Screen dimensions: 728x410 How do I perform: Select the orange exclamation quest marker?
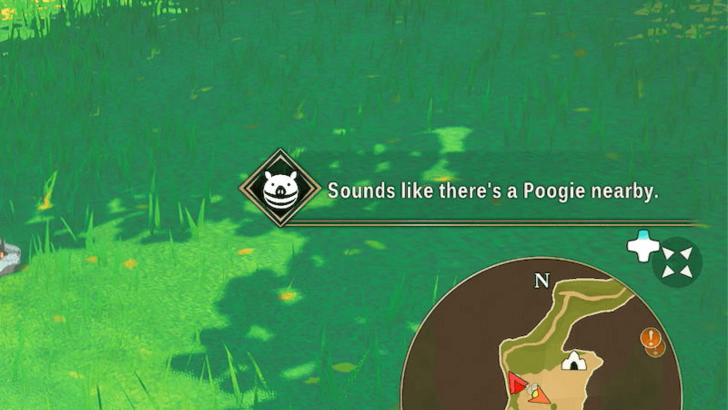(x=651, y=337)
